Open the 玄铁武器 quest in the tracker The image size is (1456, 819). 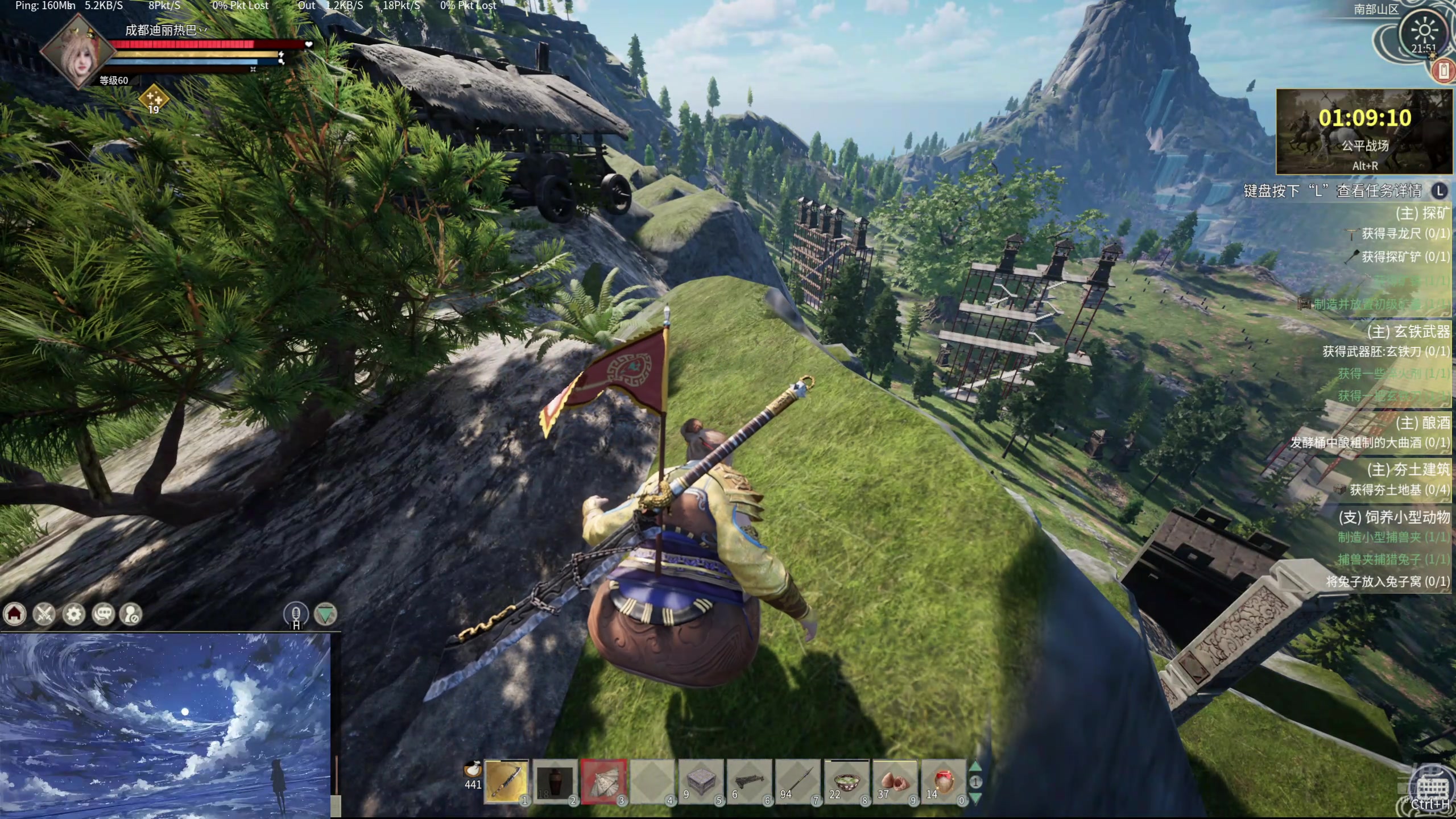[x=1408, y=331]
